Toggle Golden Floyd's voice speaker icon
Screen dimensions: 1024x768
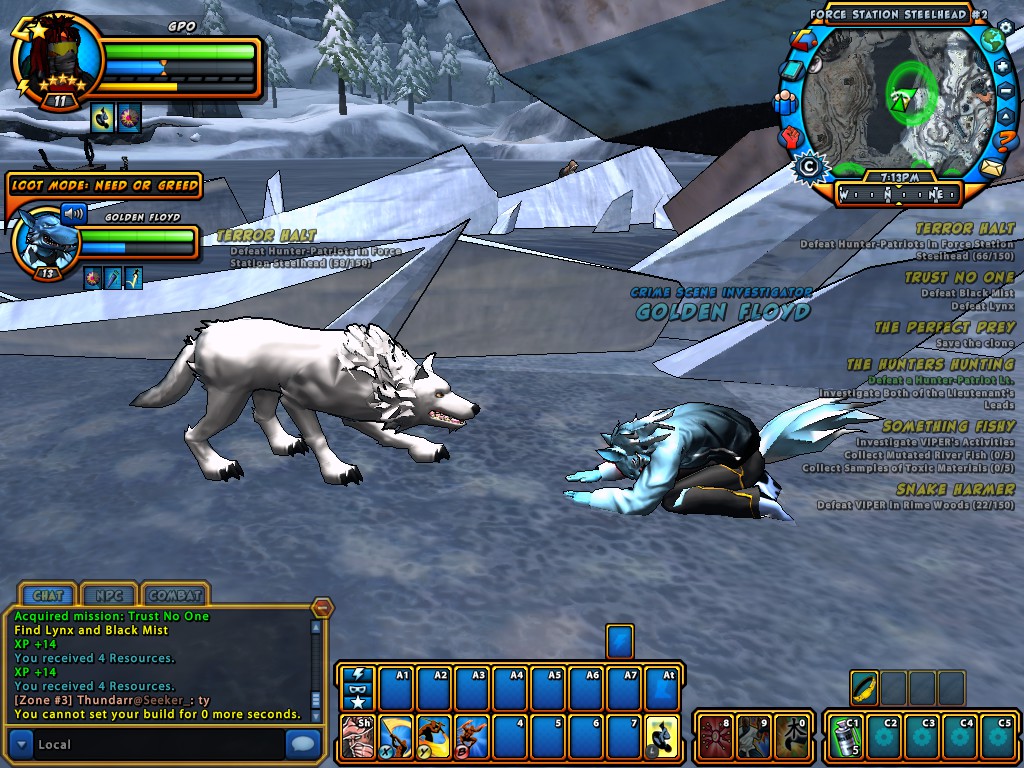point(74,213)
